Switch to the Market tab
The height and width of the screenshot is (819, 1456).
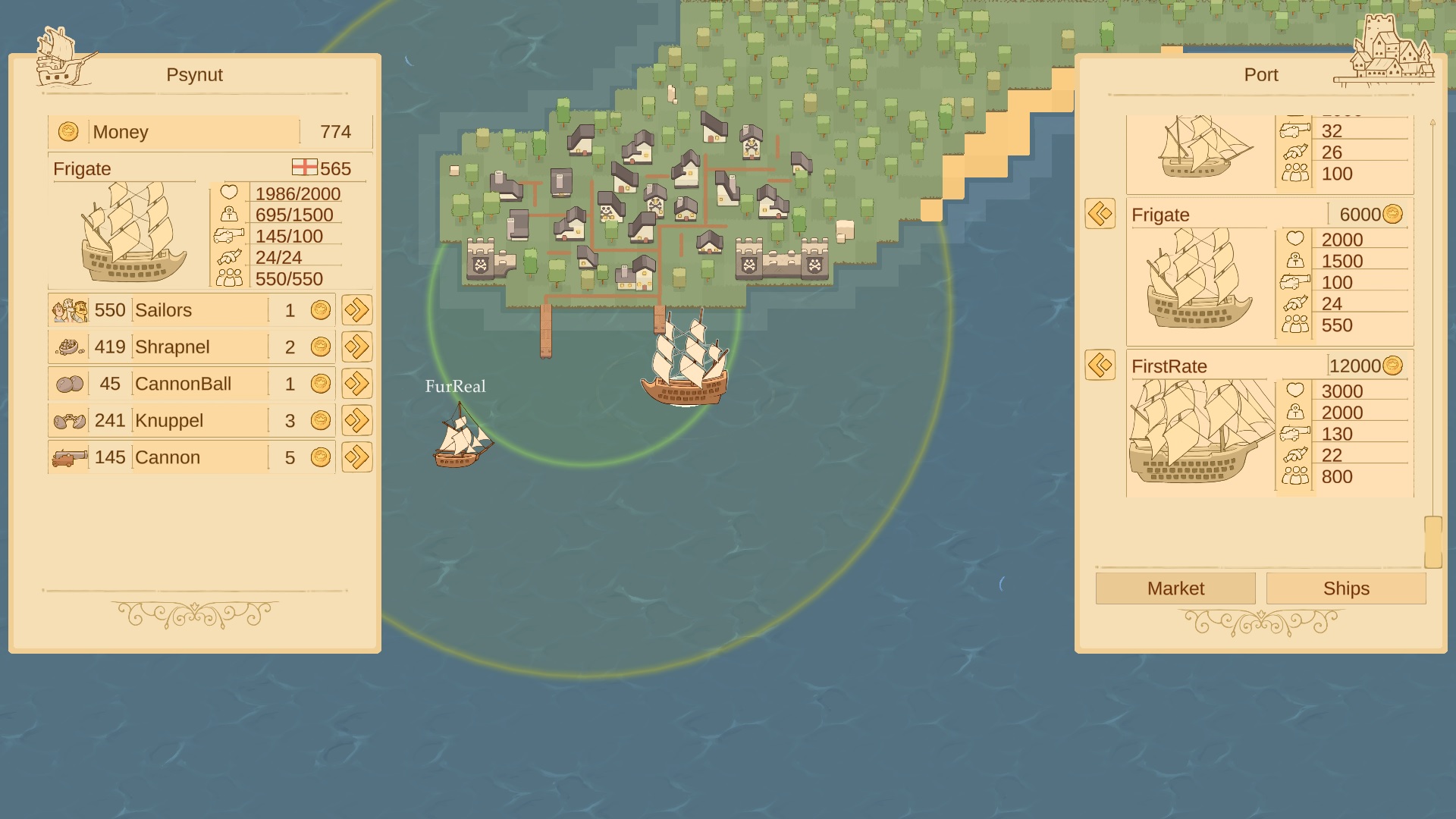pyautogui.click(x=1175, y=588)
